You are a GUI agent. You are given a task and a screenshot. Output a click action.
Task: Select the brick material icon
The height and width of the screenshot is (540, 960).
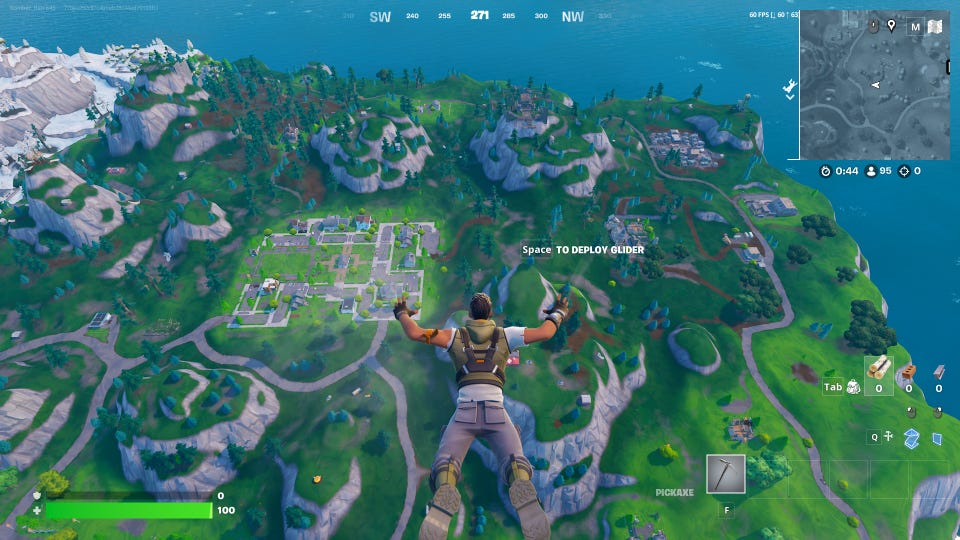[x=908, y=371]
